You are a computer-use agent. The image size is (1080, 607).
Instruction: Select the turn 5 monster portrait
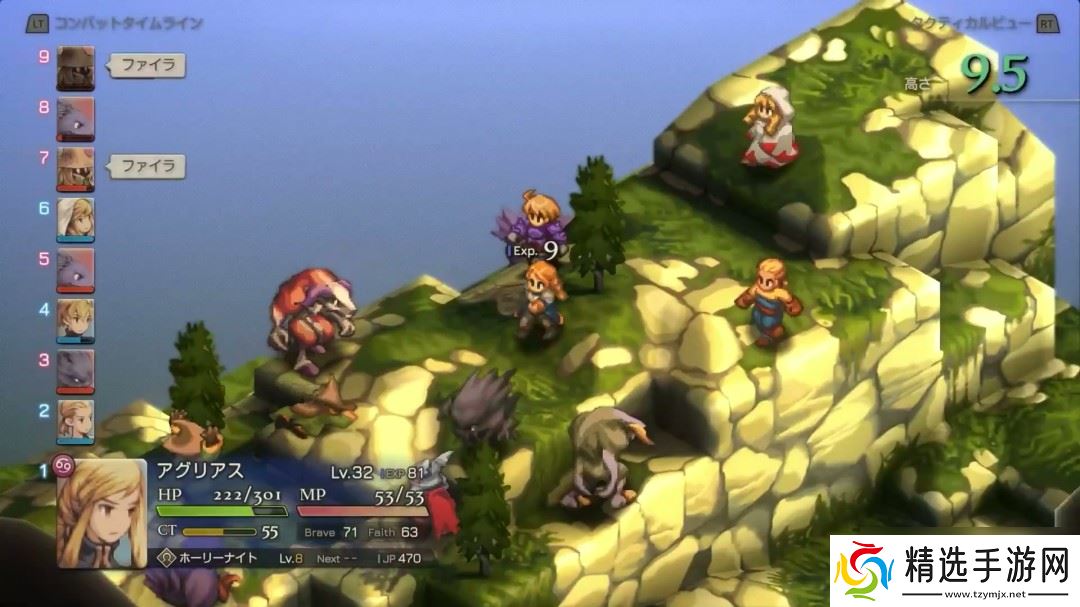(76, 269)
